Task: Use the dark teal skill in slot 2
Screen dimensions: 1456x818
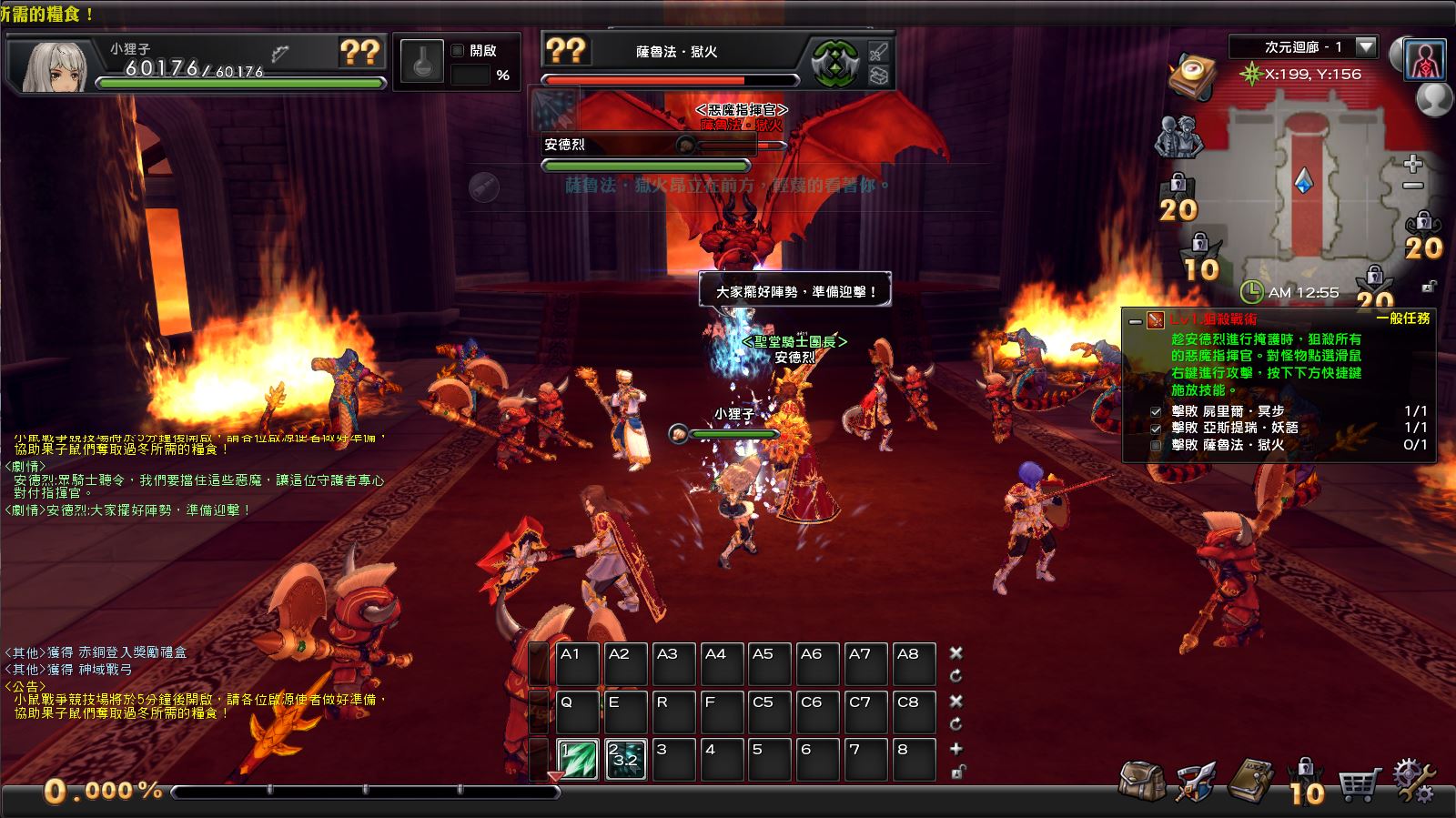Action: [625, 760]
